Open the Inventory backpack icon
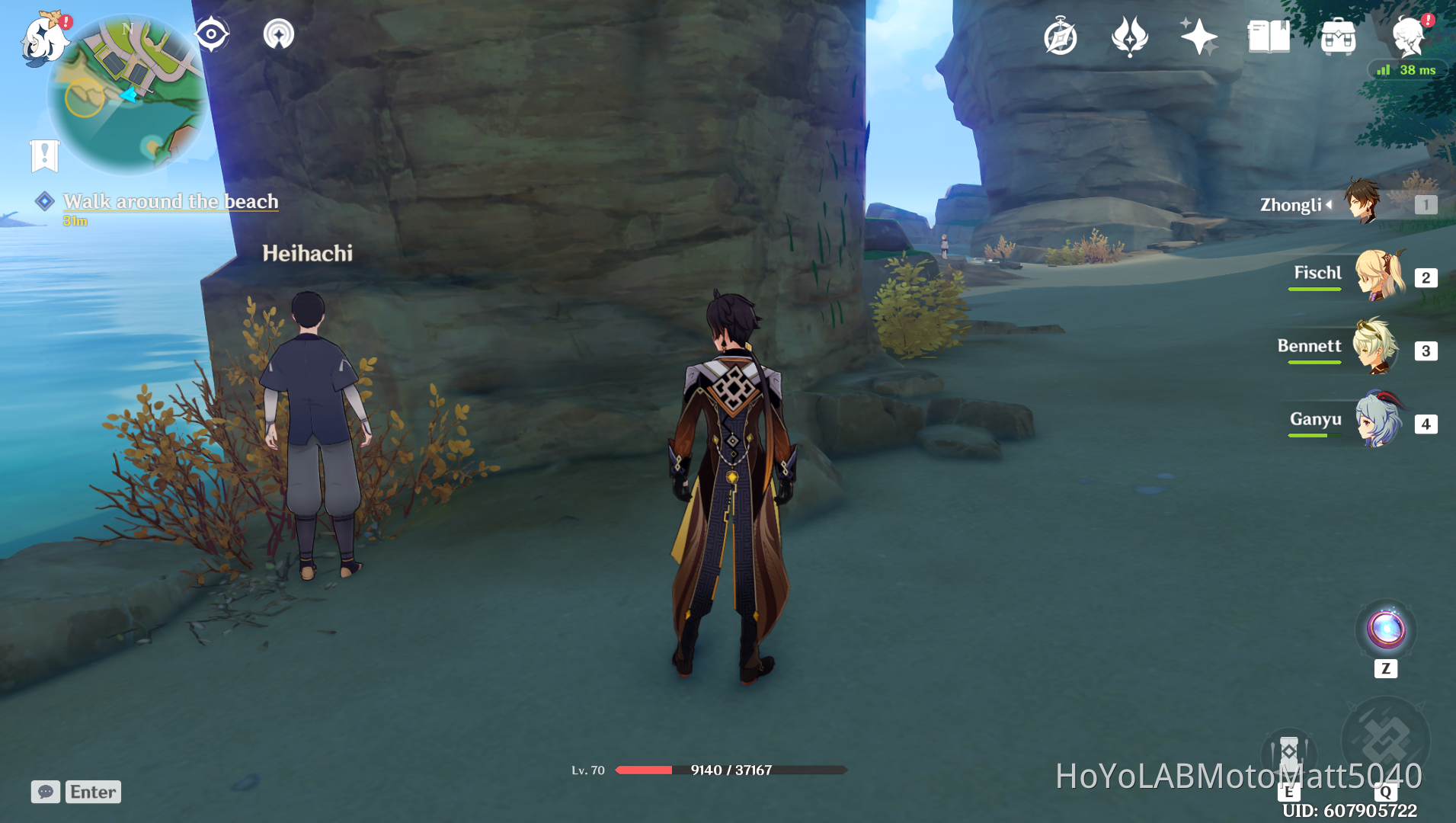The image size is (1456, 823). pyautogui.click(x=1338, y=37)
